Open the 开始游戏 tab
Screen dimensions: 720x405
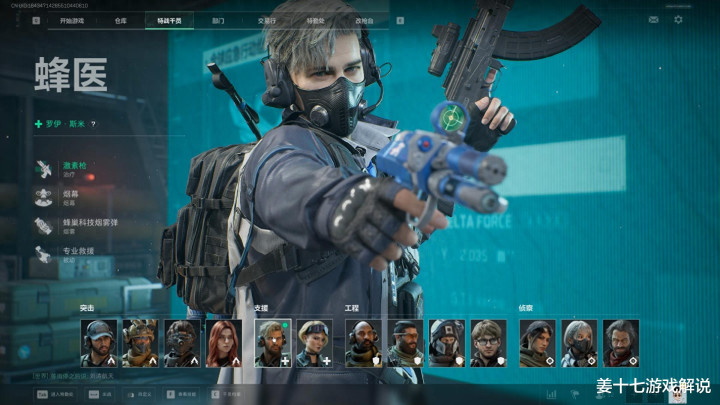point(73,19)
